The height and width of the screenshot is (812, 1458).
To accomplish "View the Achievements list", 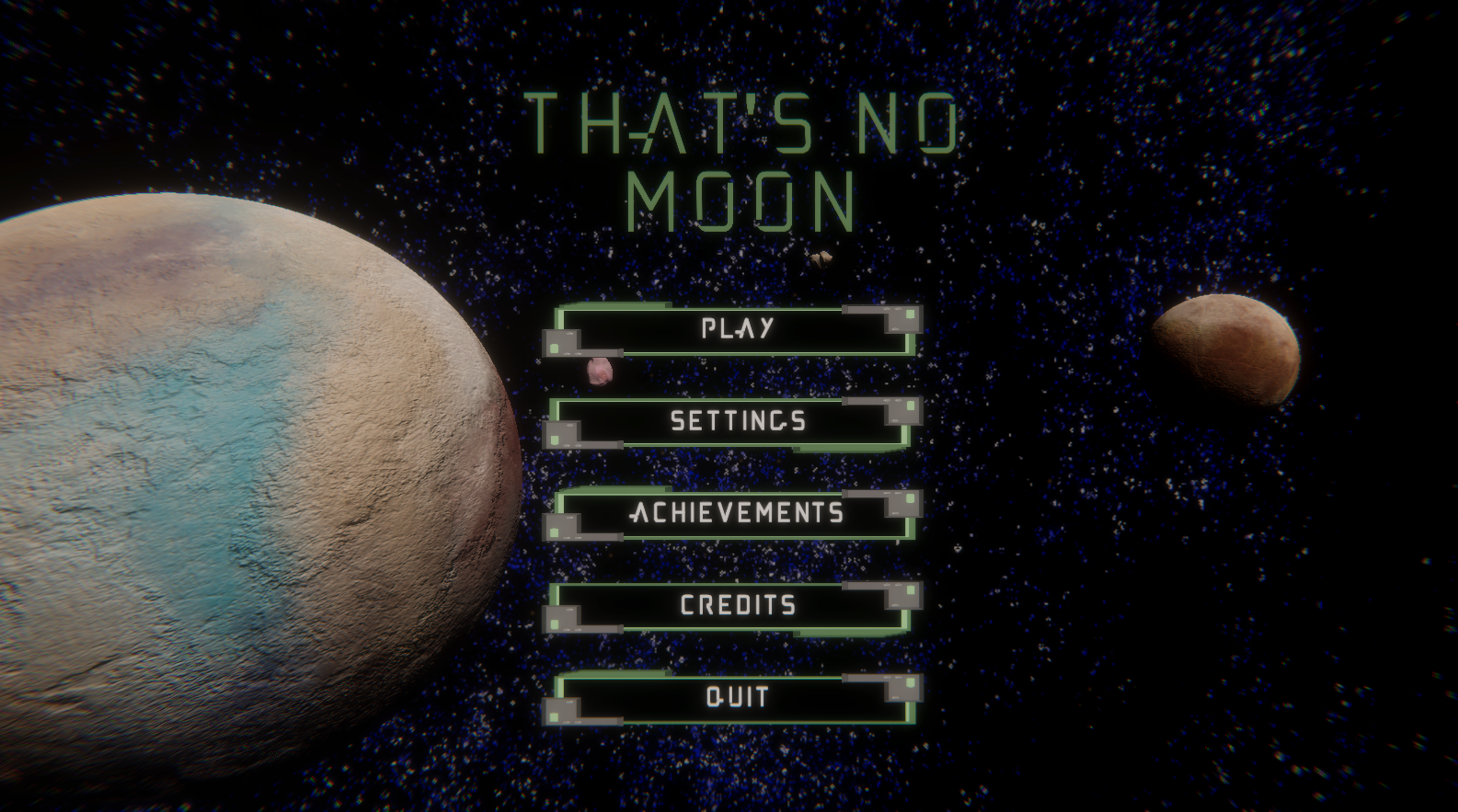I will click(736, 513).
